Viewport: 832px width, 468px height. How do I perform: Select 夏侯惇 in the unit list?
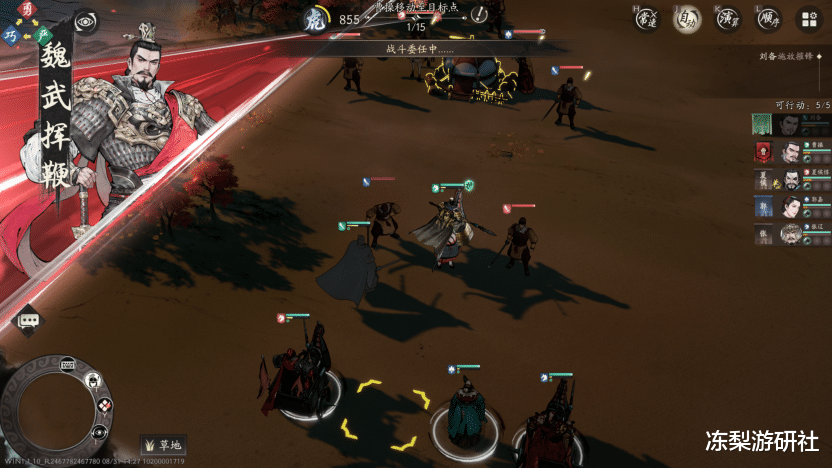[x=790, y=179]
